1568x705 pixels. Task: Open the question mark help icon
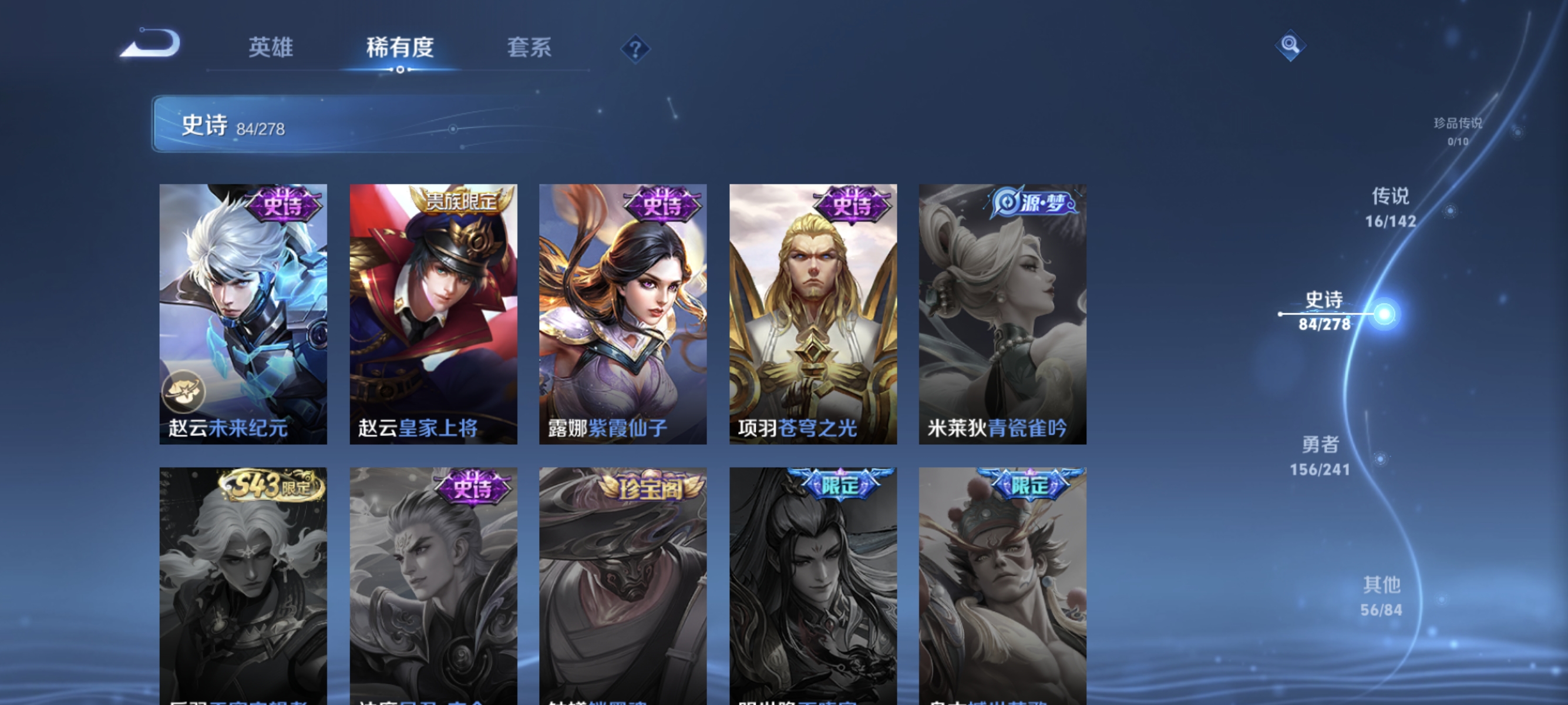pos(634,49)
